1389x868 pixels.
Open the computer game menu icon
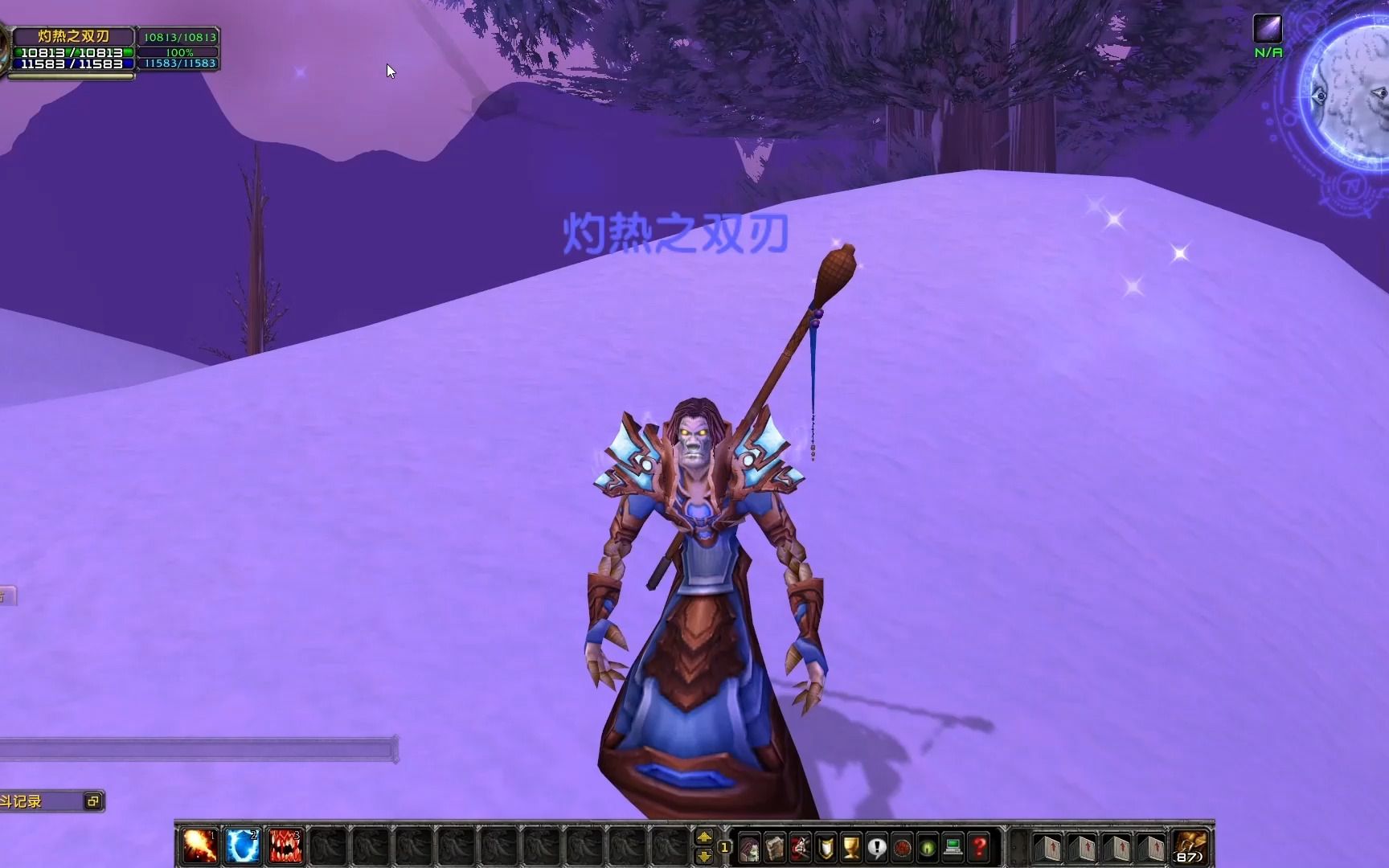pyautogui.click(x=953, y=847)
